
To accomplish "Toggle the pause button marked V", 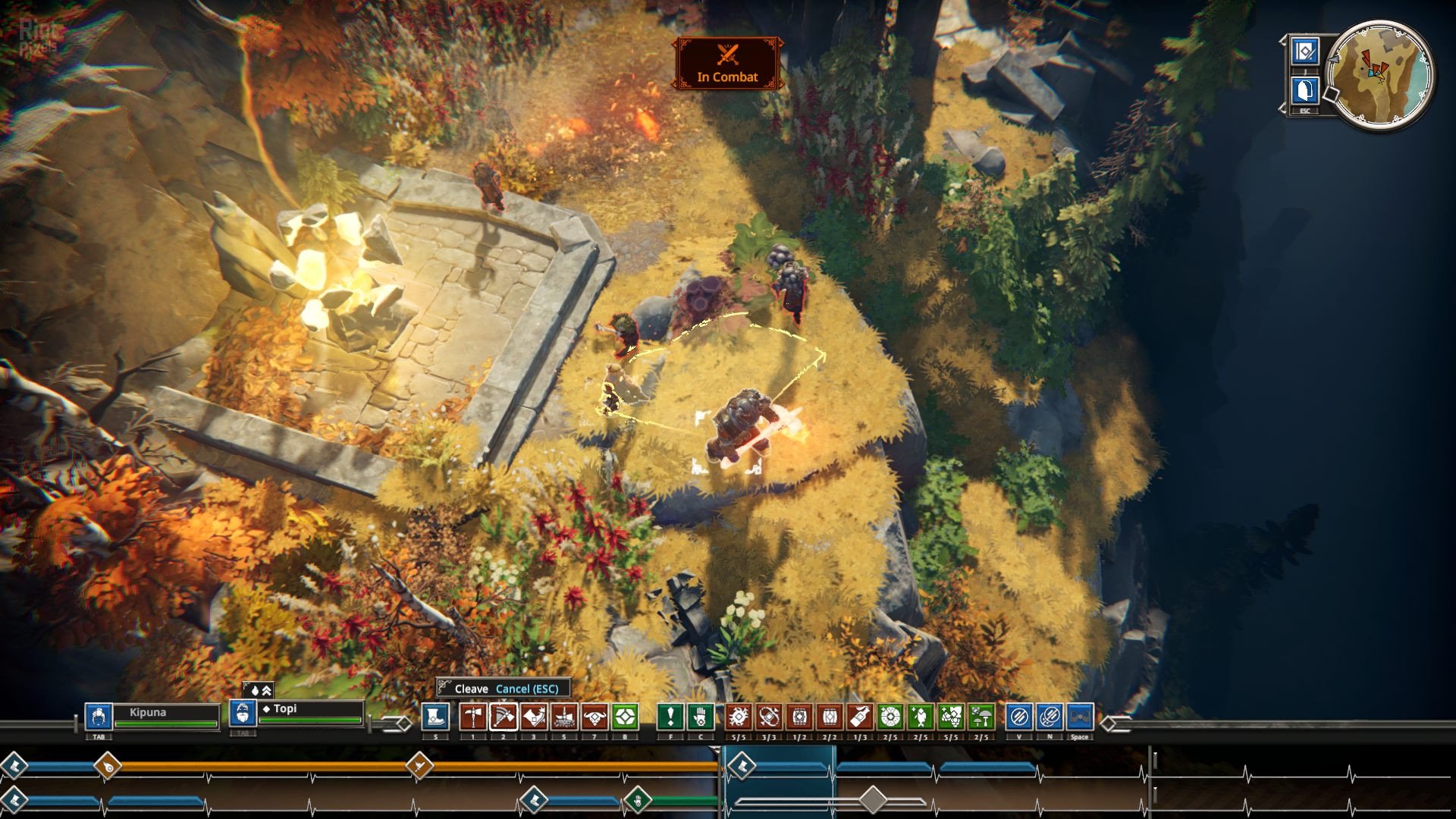I will pyautogui.click(x=1019, y=717).
